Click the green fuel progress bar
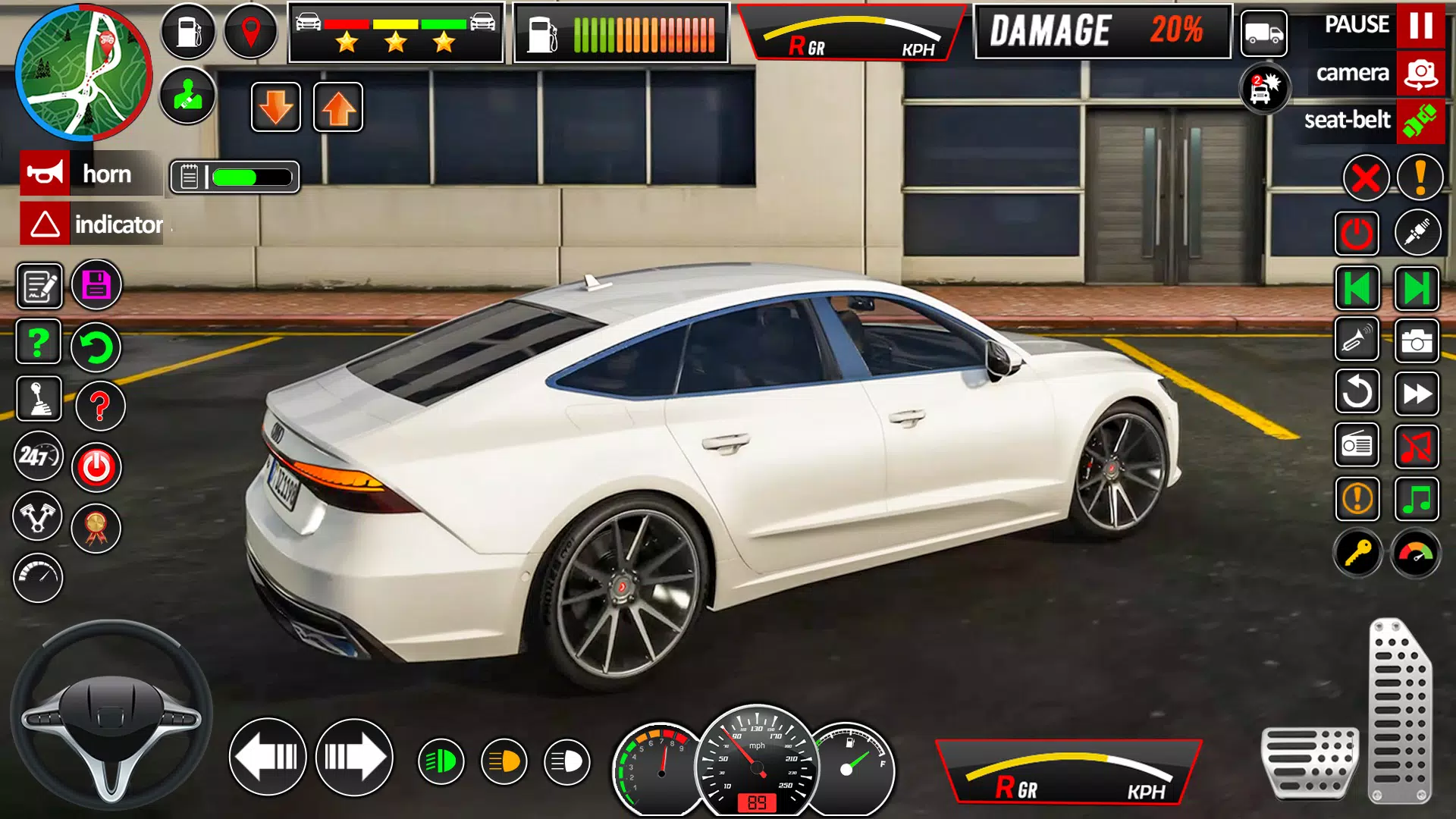The width and height of the screenshot is (1456, 819). click(243, 176)
